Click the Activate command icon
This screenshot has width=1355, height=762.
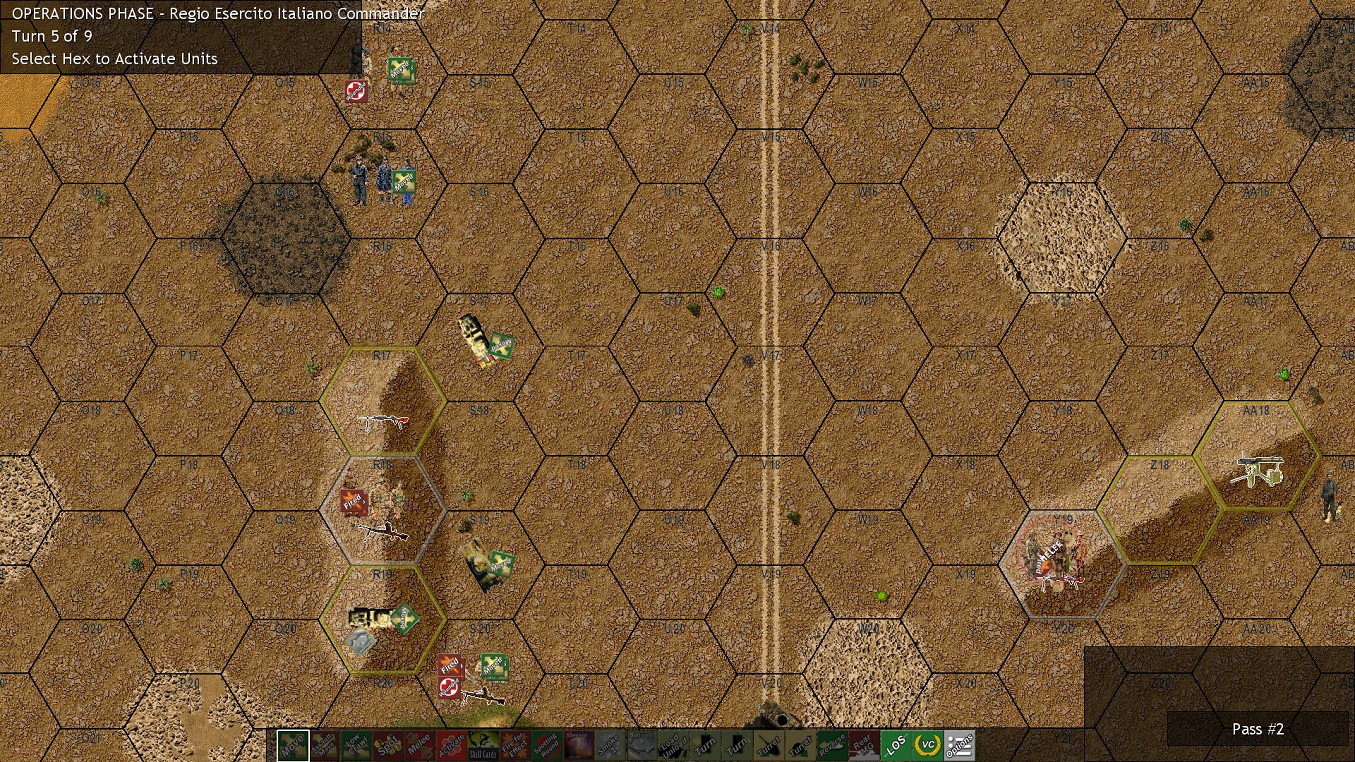[x=450, y=746]
